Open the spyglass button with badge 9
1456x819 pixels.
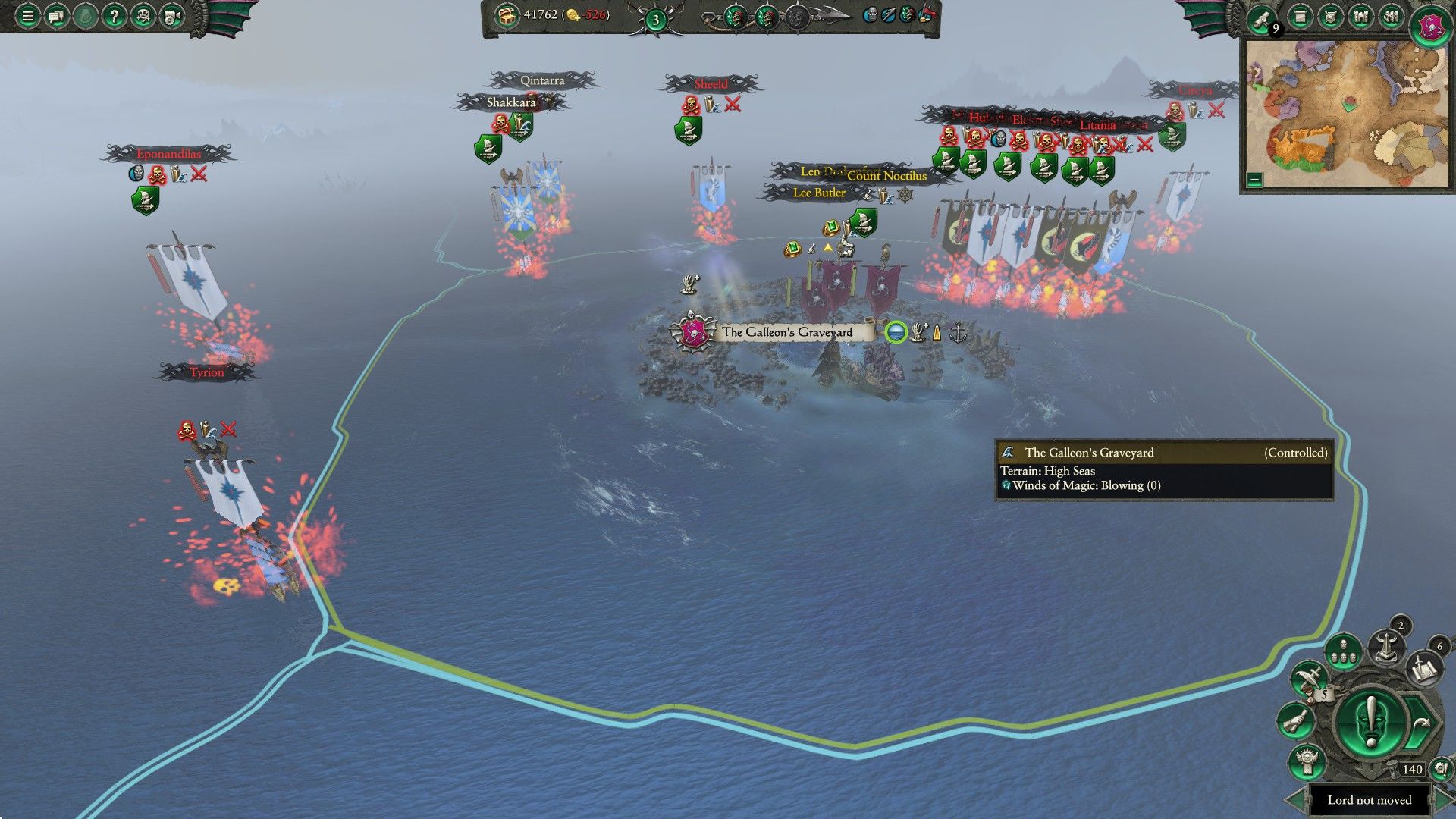pos(1263,18)
